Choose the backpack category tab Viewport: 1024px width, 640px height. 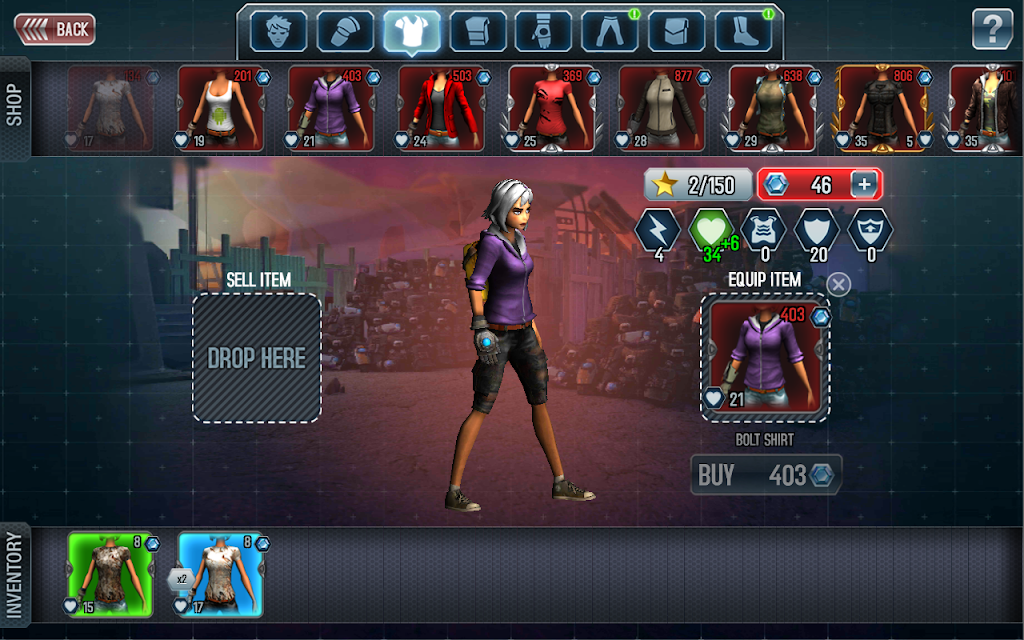tap(676, 32)
